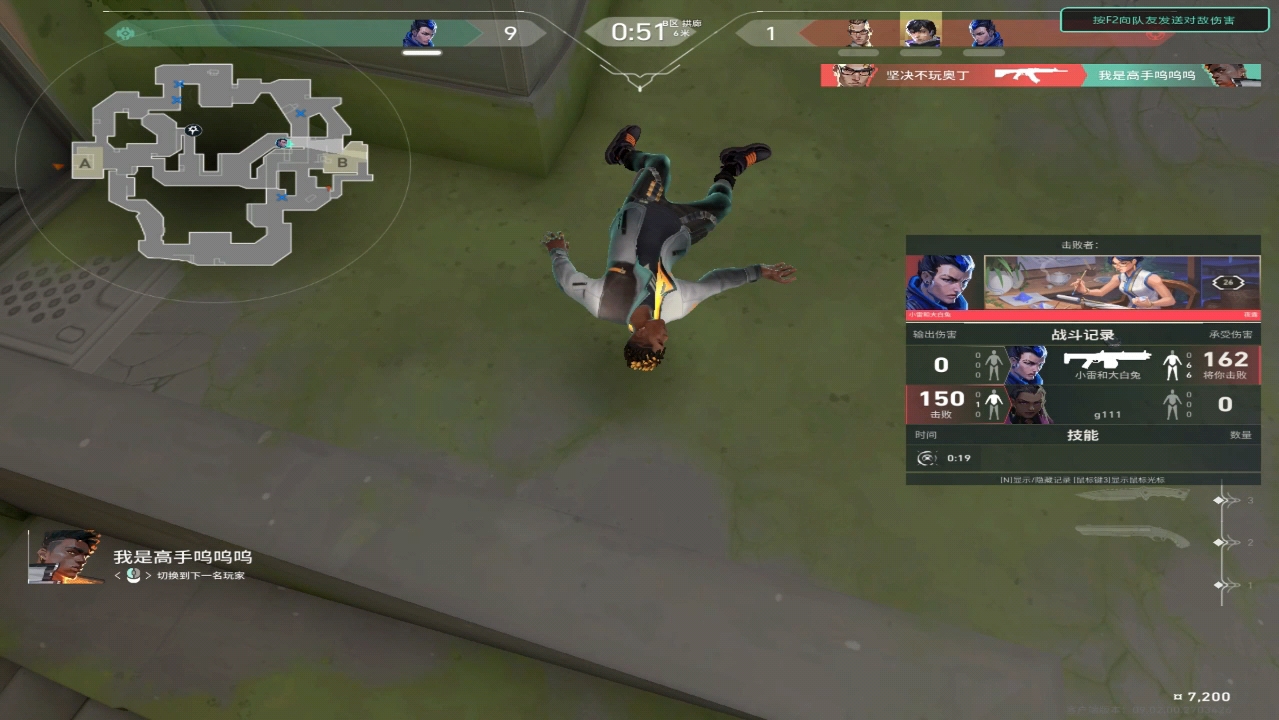Select the yellow-highlighted enemy agent portrait
Screen dimensions: 1279x720
tap(920, 32)
